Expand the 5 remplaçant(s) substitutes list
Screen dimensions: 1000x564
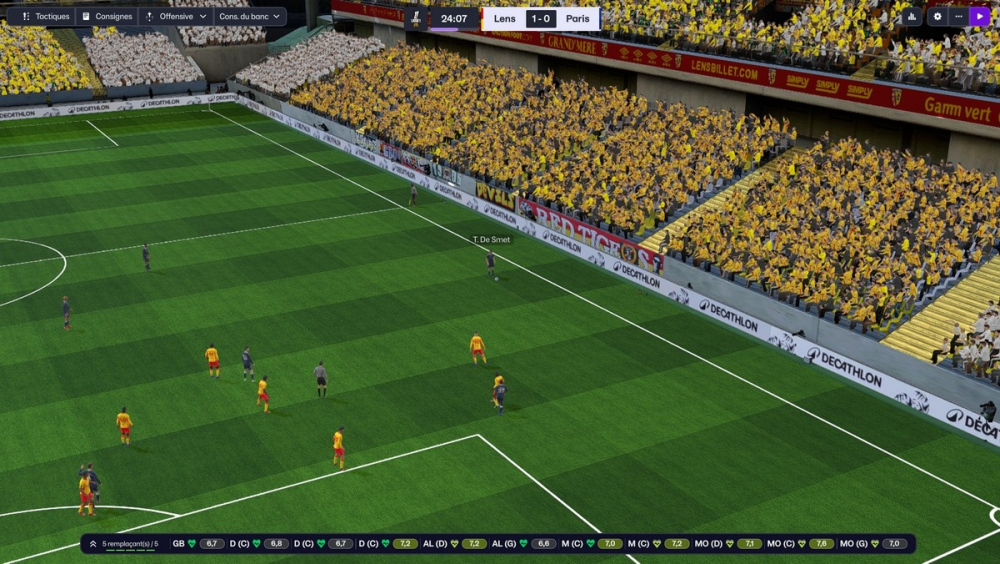(124, 544)
